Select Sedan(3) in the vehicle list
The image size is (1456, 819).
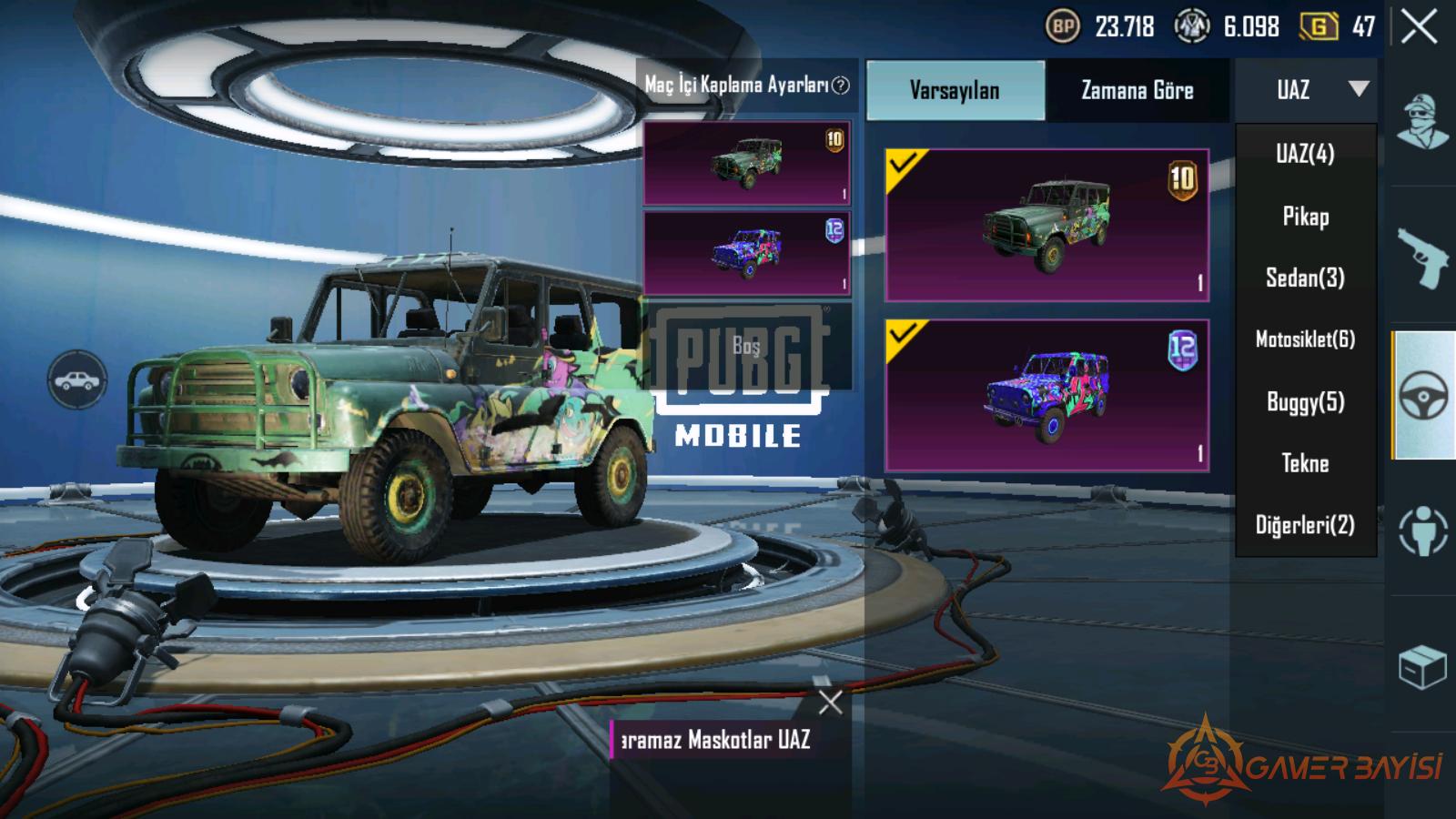coord(1305,278)
